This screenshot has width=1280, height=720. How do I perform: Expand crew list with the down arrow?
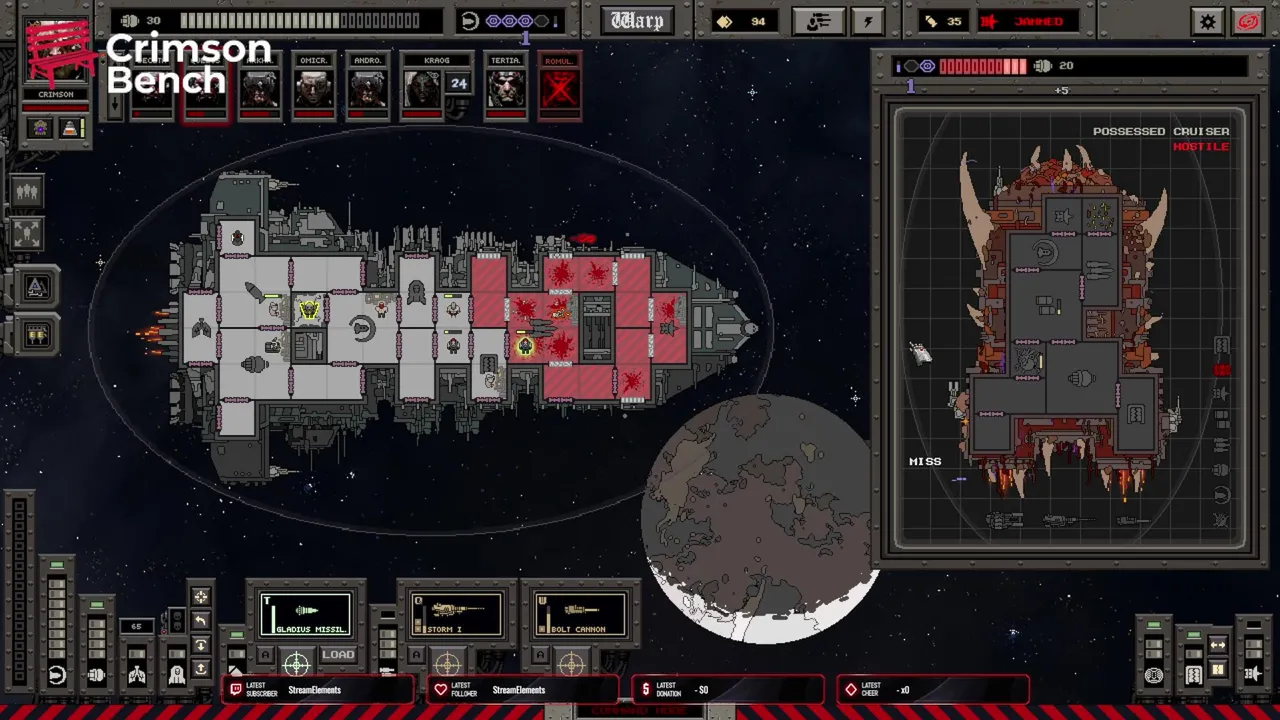pyautogui.click(x=114, y=105)
